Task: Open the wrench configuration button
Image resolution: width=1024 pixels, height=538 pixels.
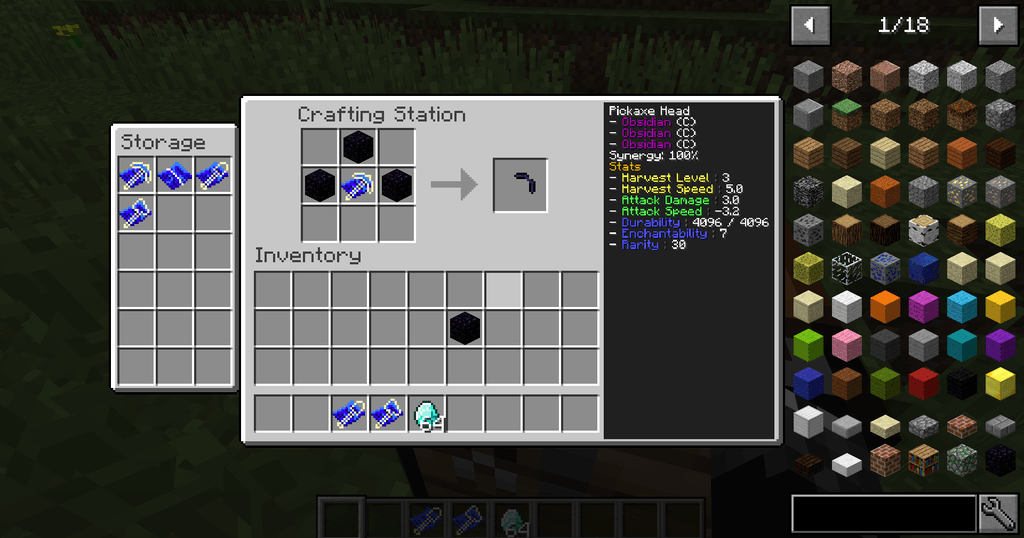Action: click(998, 513)
